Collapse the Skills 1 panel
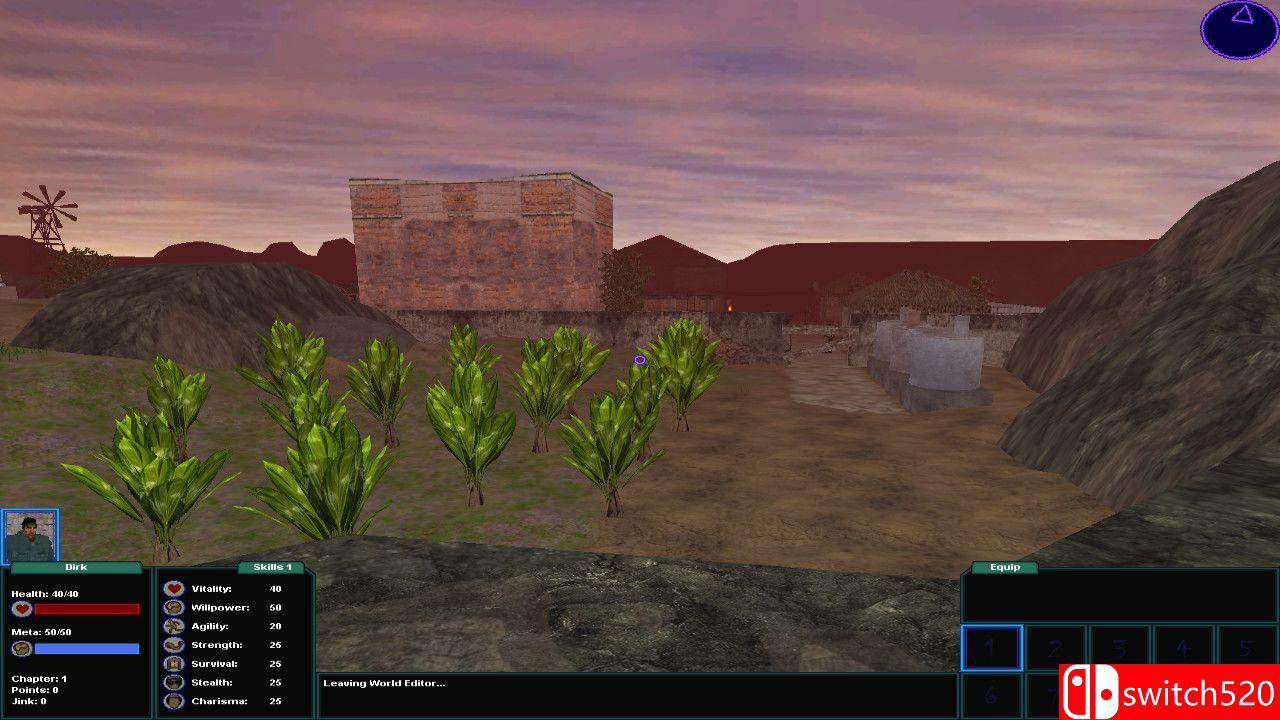Viewport: 1280px width, 720px height. pyautogui.click(x=273, y=567)
